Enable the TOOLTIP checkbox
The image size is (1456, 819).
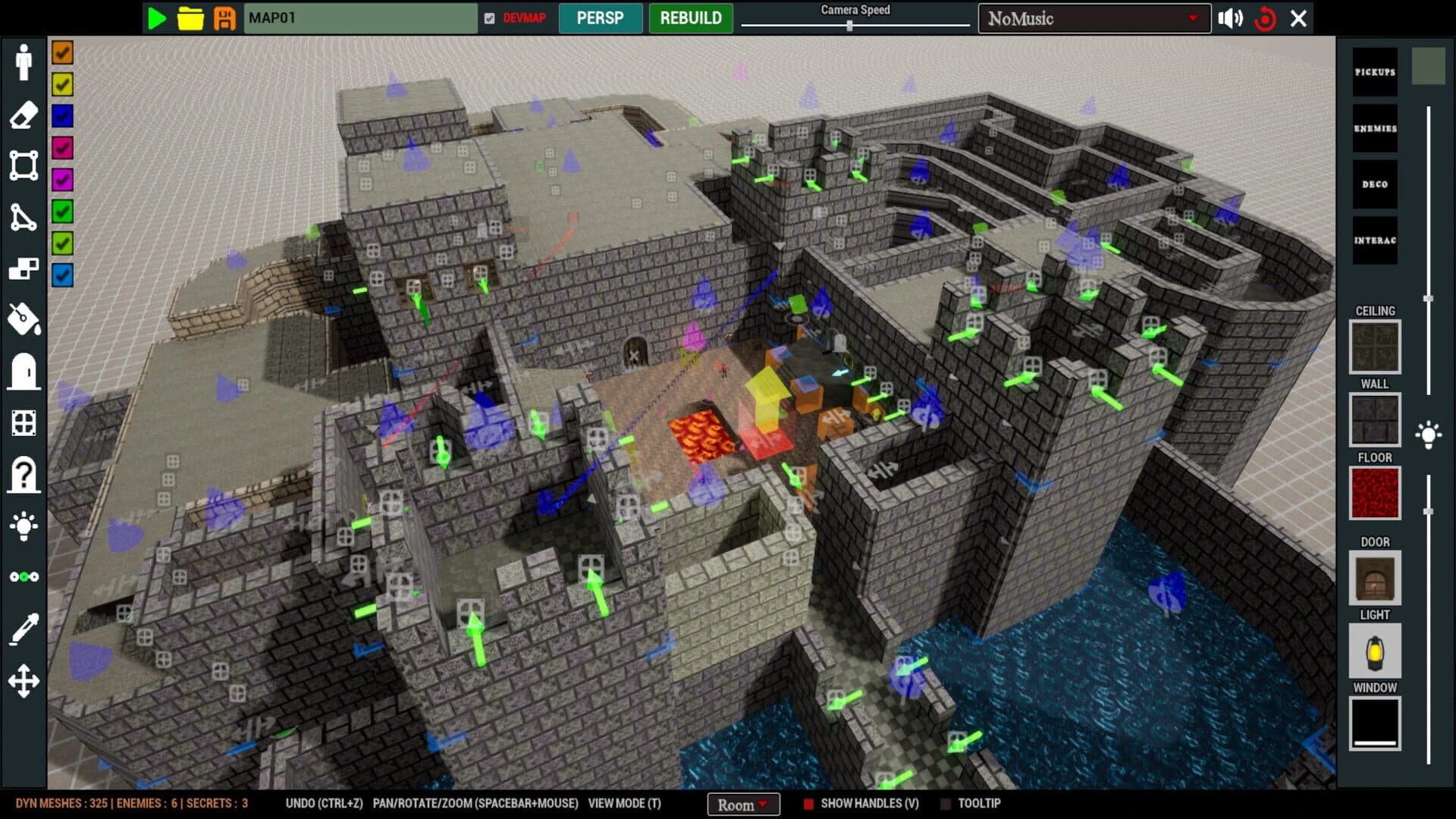(946, 802)
